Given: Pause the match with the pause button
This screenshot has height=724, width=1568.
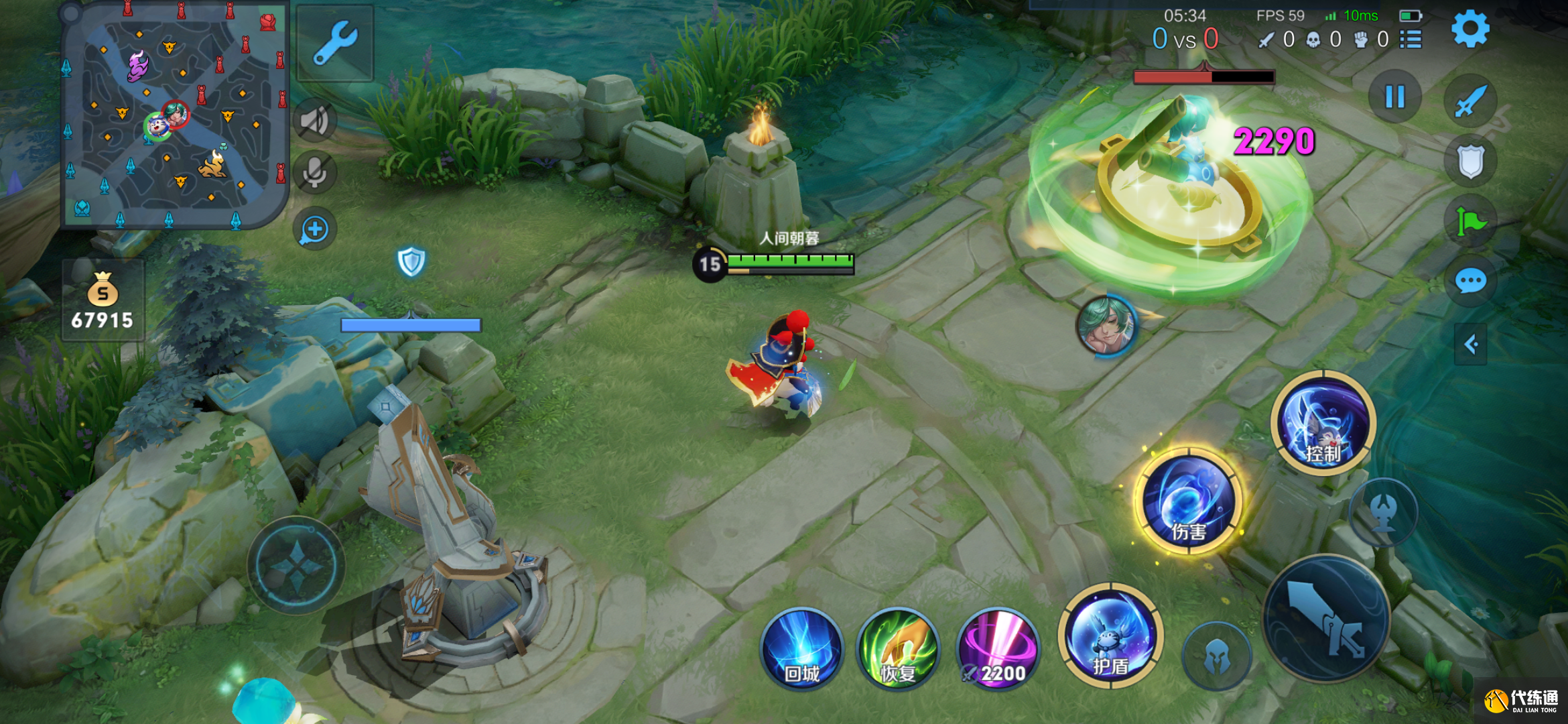Looking at the screenshot, I should pos(1394,97).
